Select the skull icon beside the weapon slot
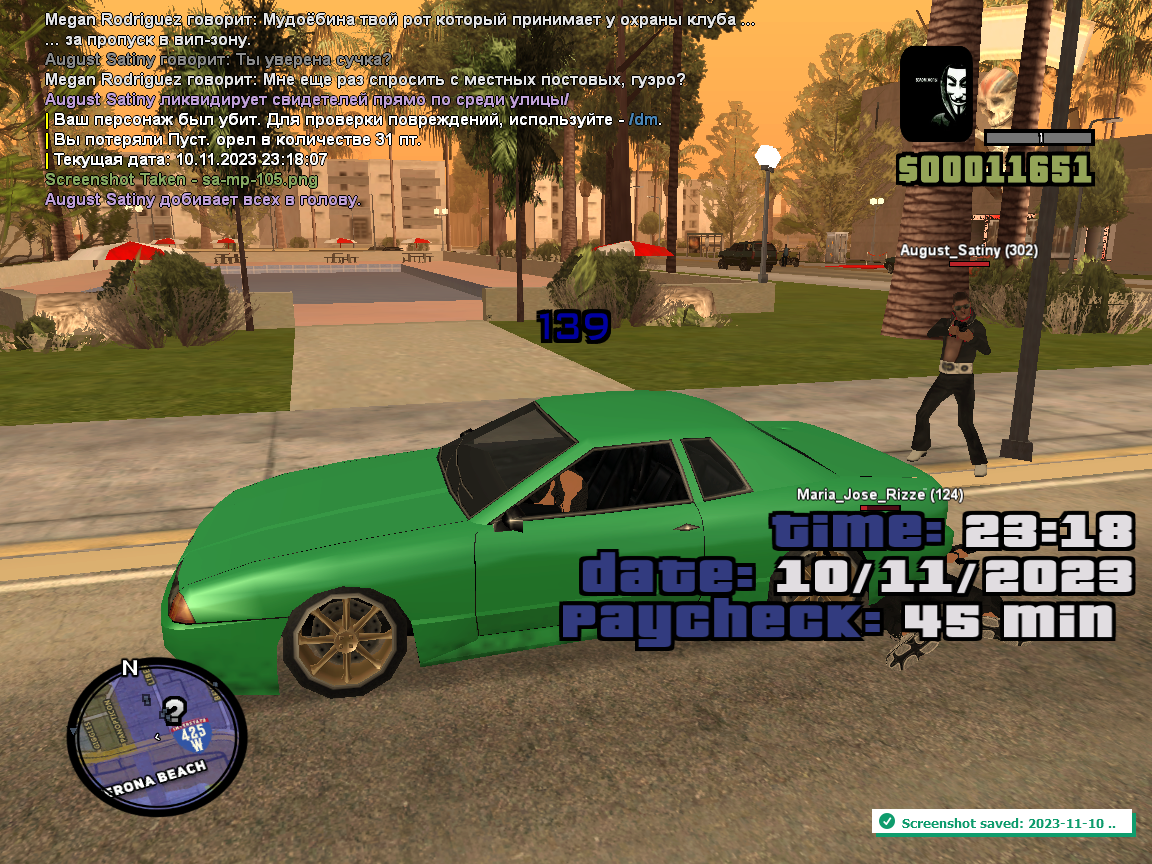Screen dimensions: 1152x864 [x=997, y=91]
